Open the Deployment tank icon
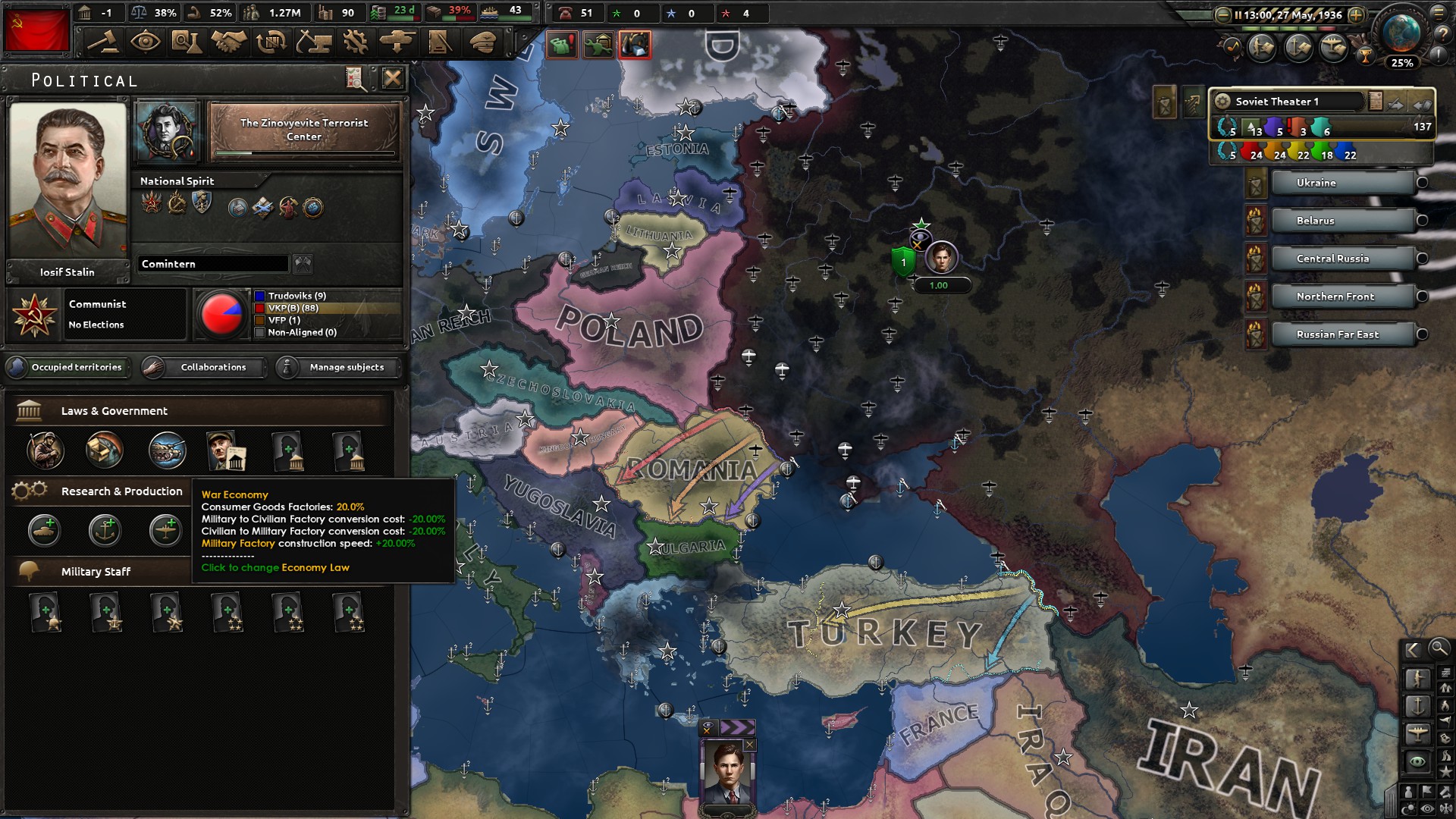This screenshot has height=819, width=1456. tap(396, 43)
